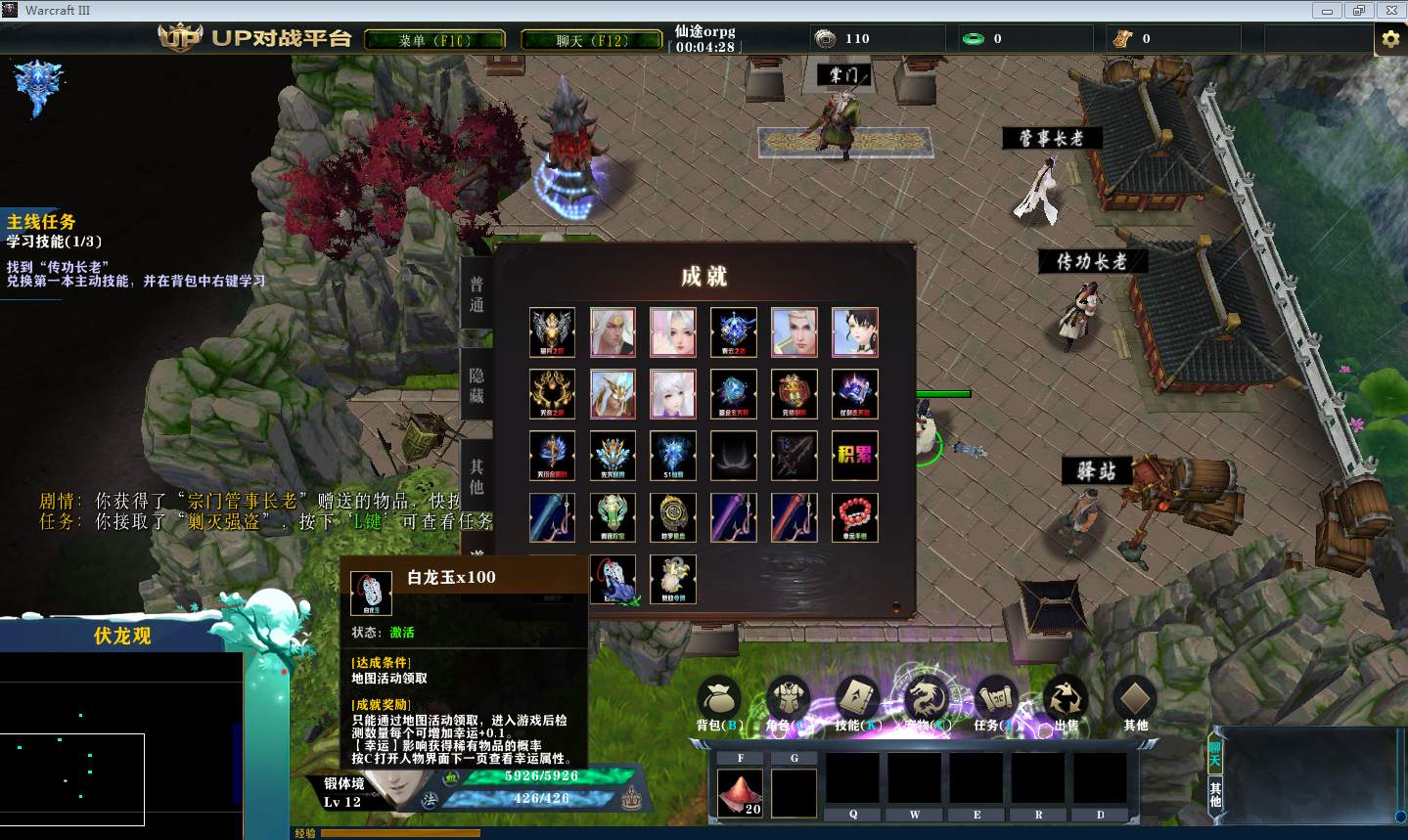Open the gear settings in the top corner
1408x840 pixels.
tap(1389, 40)
